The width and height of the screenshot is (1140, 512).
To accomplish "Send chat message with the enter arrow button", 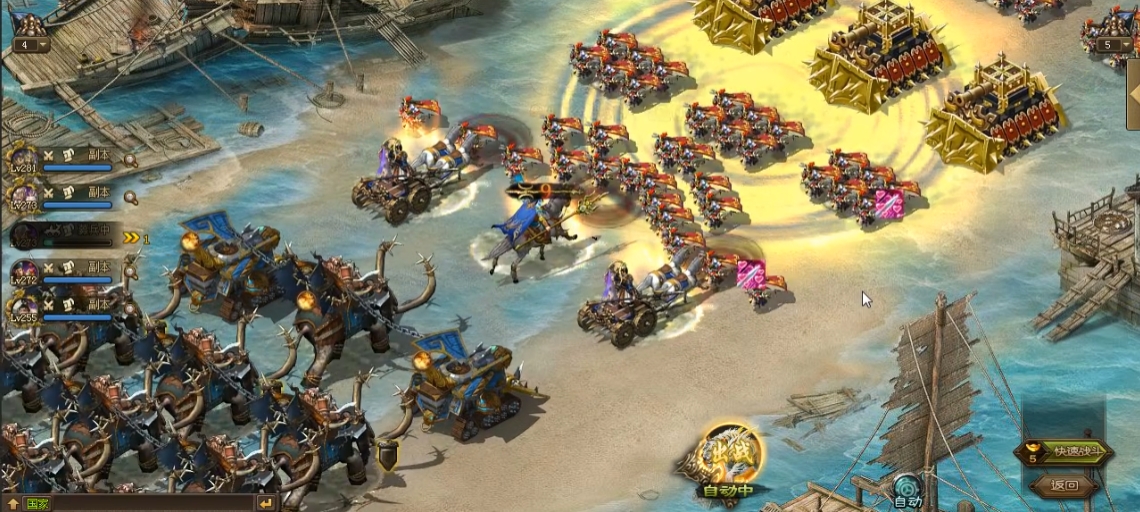I will (x=266, y=503).
